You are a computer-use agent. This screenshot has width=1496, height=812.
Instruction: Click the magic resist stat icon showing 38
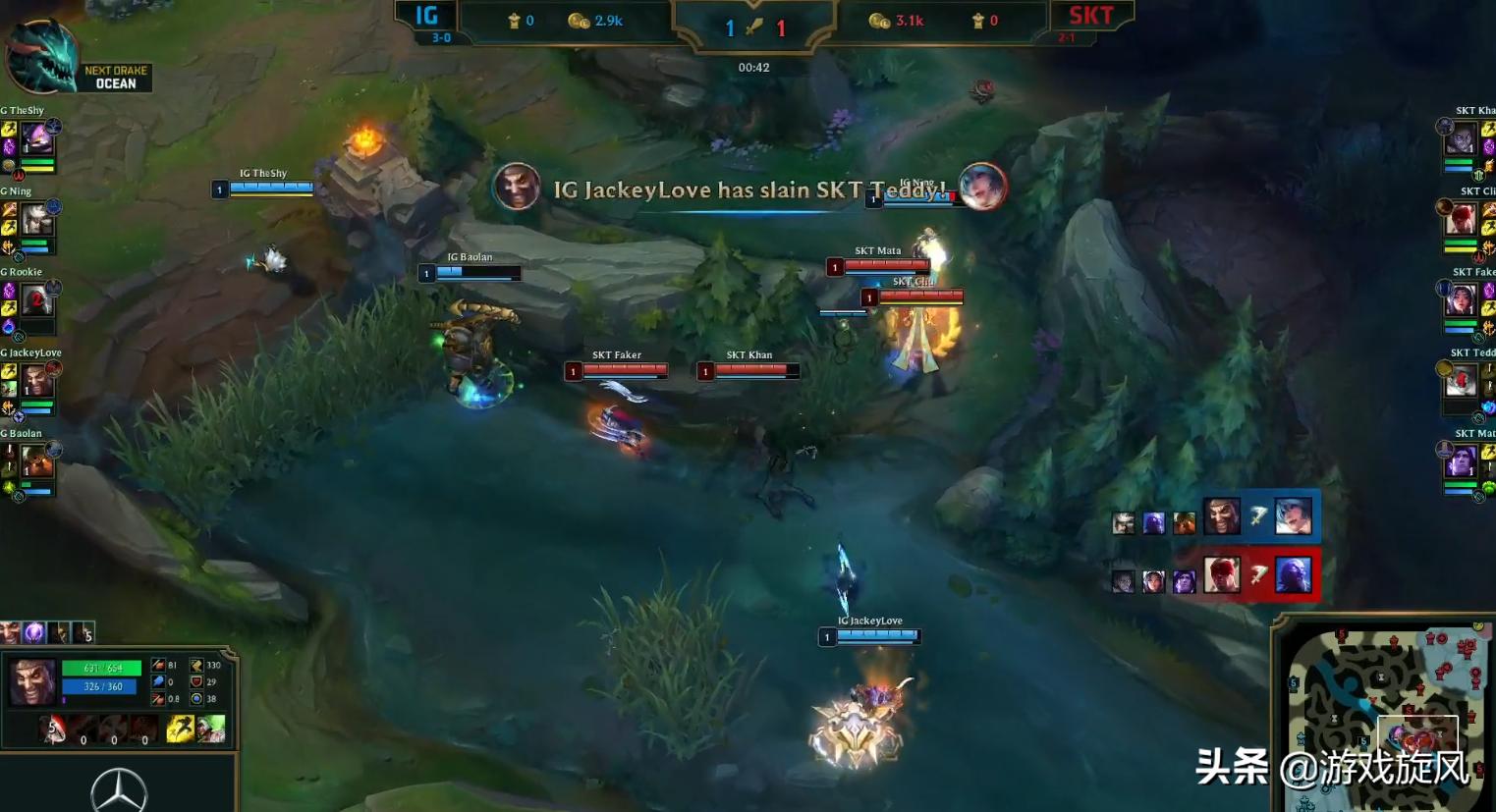(196, 700)
